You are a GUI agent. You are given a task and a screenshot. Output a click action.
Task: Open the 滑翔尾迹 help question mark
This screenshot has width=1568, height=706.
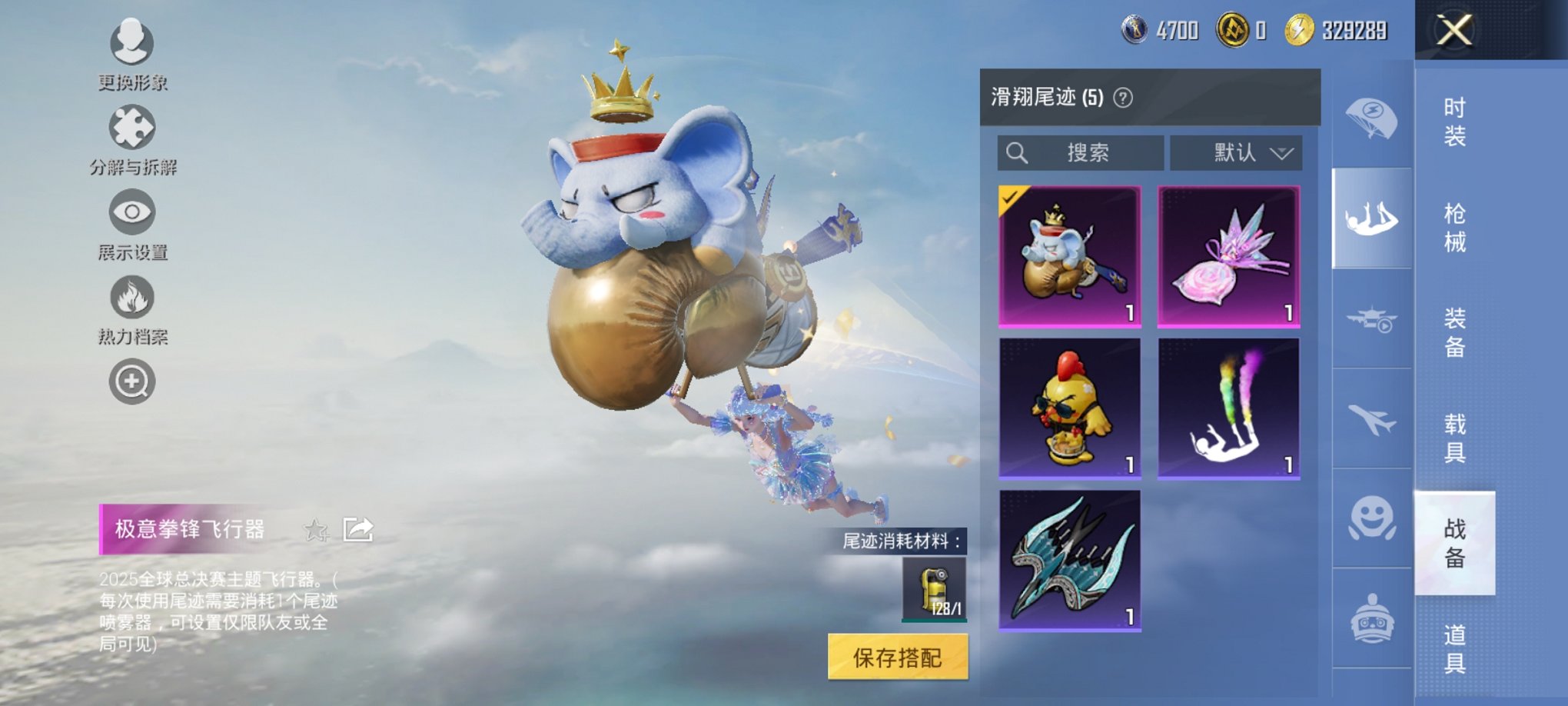click(x=1121, y=97)
